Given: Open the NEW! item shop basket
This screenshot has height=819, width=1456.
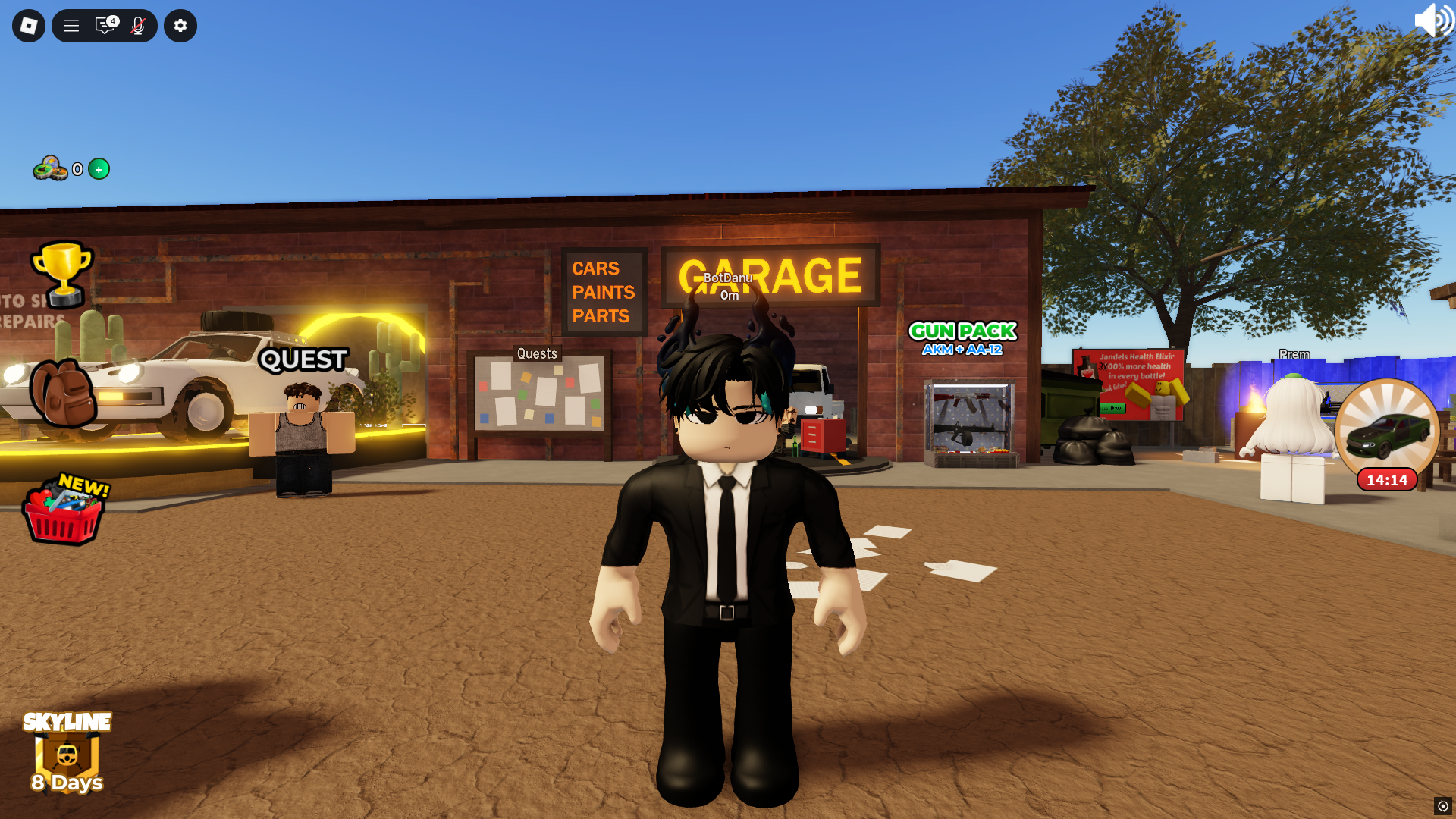Looking at the screenshot, I should (64, 514).
